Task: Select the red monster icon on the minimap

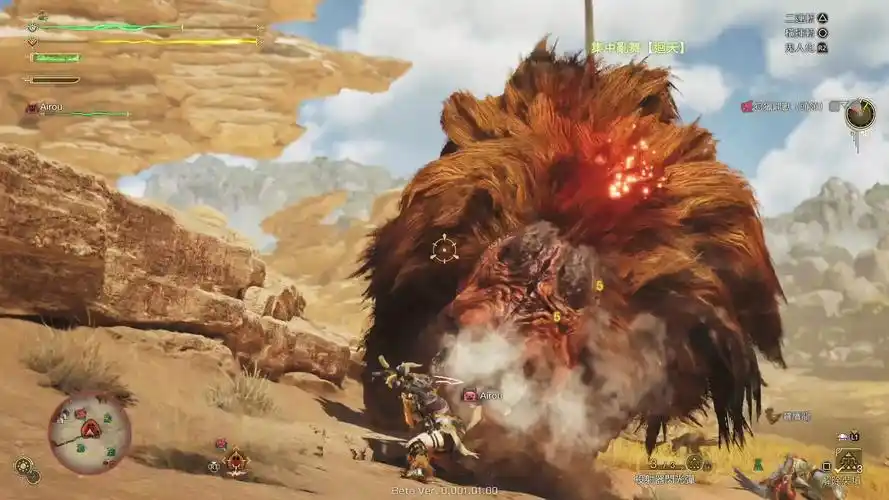Action: (x=90, y=429)
